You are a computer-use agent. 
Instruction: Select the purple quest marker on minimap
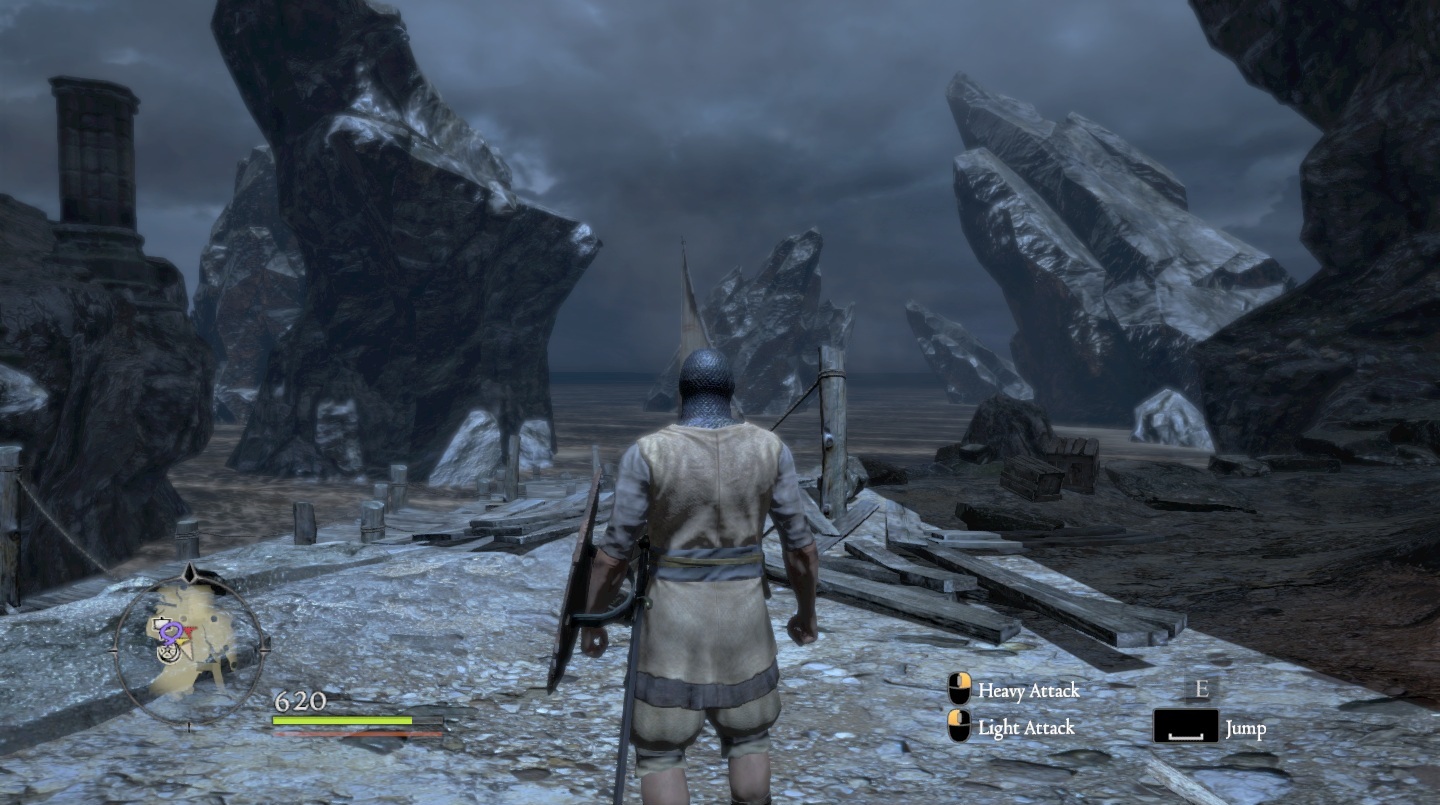[x=171, y=631]
